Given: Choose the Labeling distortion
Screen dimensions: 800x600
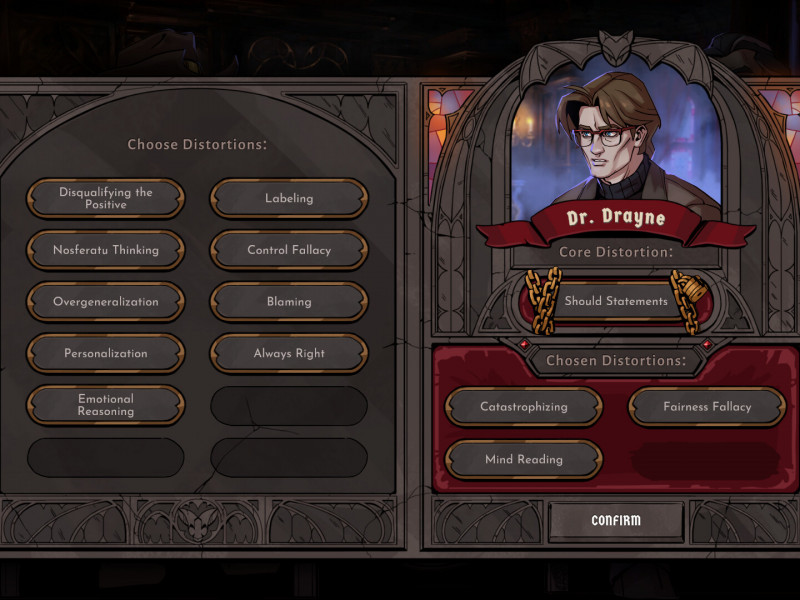Looking at the screenshot, I should pos(289,198).
